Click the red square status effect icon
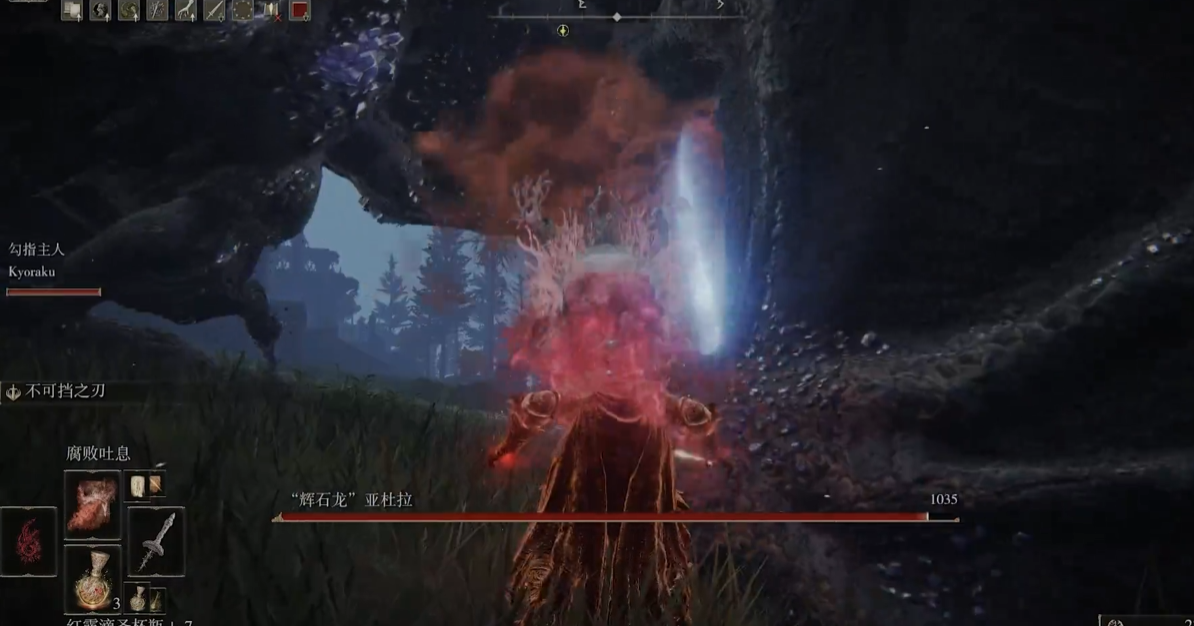Screen dimensions: 1194x626 point(299,11)
